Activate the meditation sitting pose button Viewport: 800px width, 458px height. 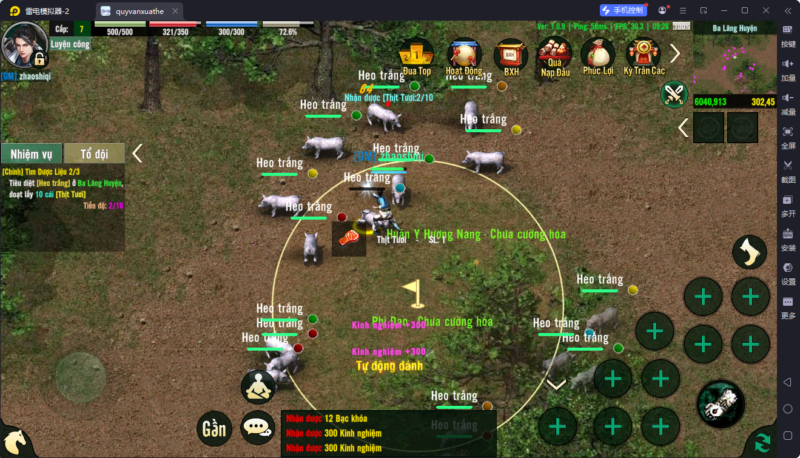click(258, 386)
